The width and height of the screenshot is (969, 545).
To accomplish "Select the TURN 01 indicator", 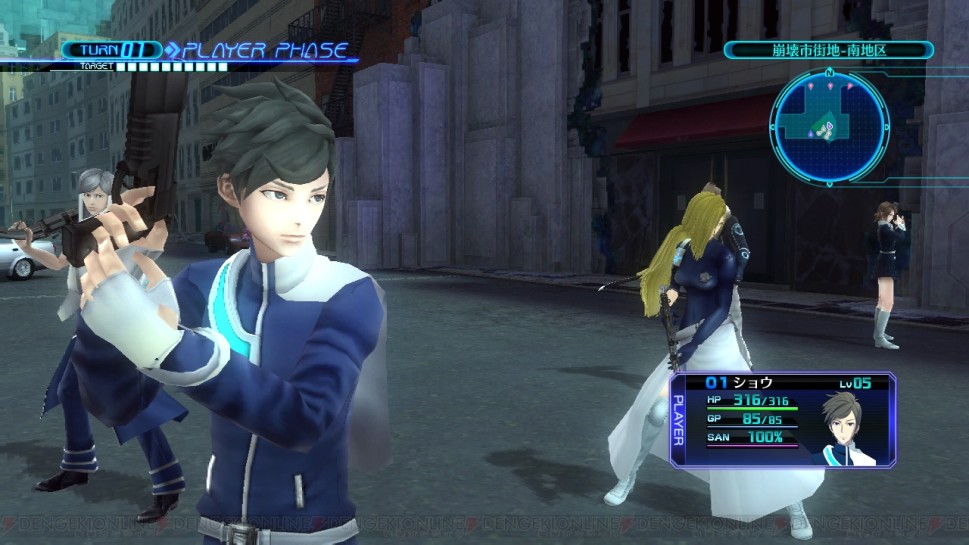I will point(113,50).
